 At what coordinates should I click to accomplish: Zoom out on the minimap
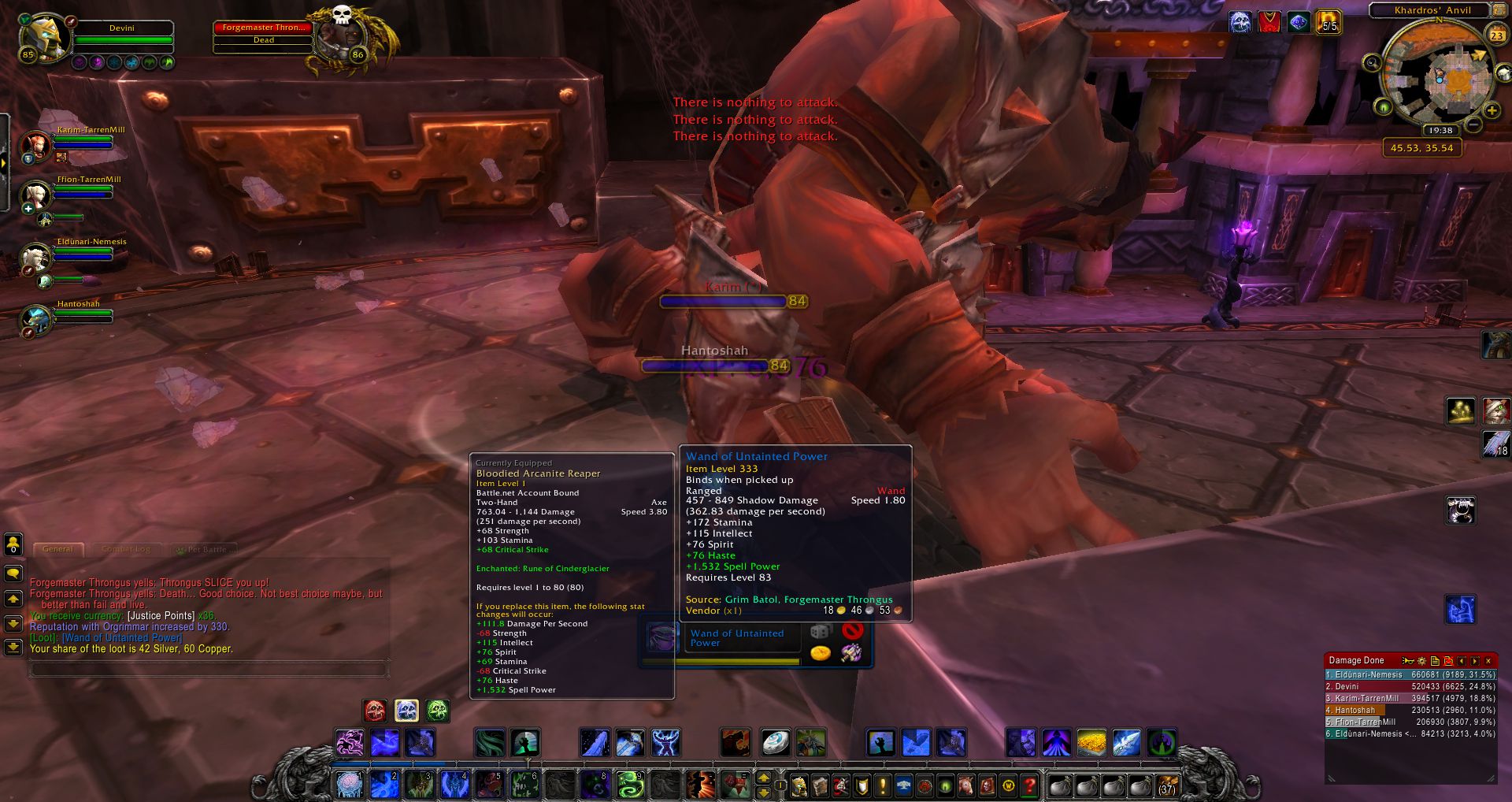pos(1474,124)
